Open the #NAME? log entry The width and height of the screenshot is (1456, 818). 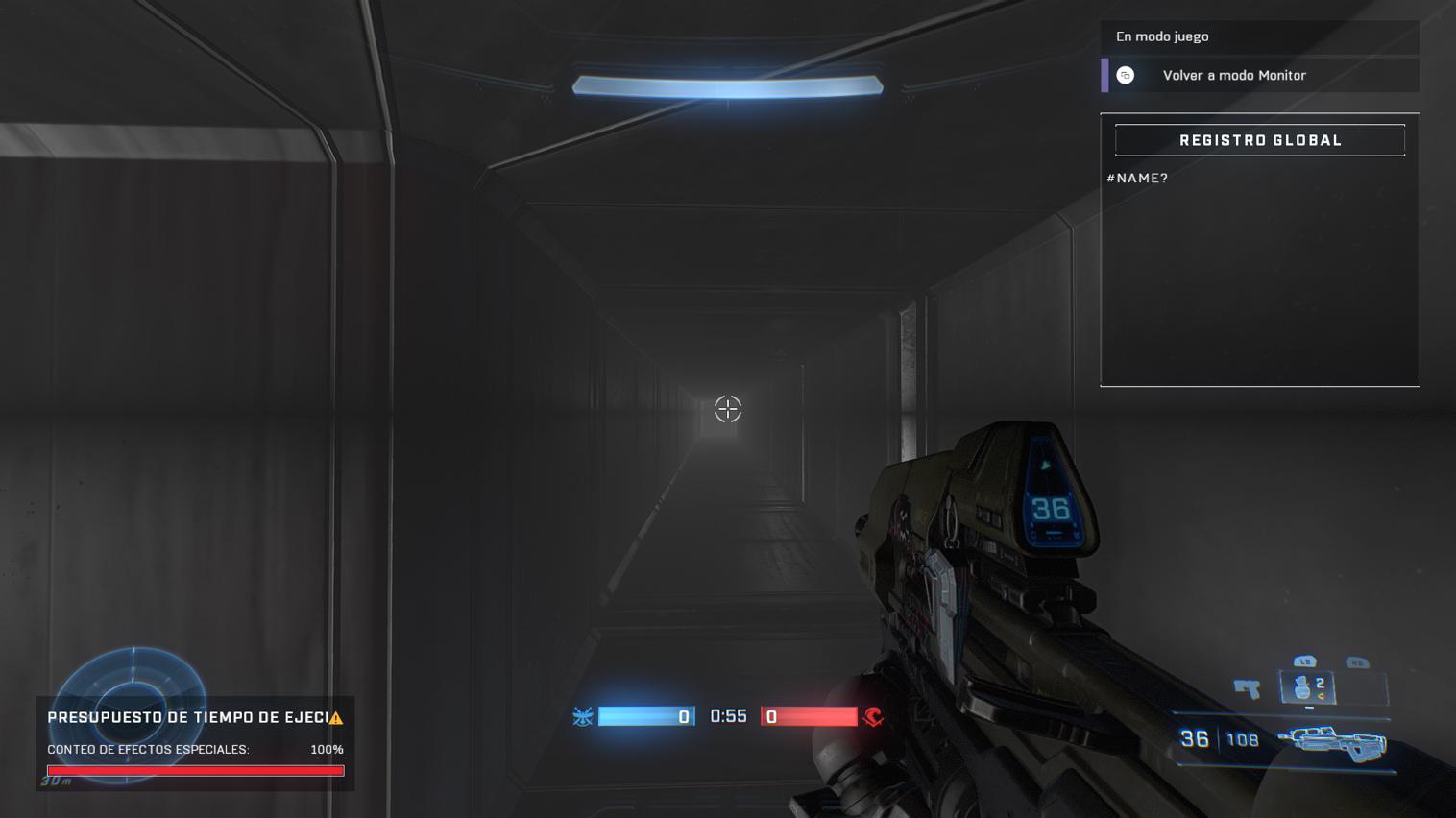[1137, 178]
